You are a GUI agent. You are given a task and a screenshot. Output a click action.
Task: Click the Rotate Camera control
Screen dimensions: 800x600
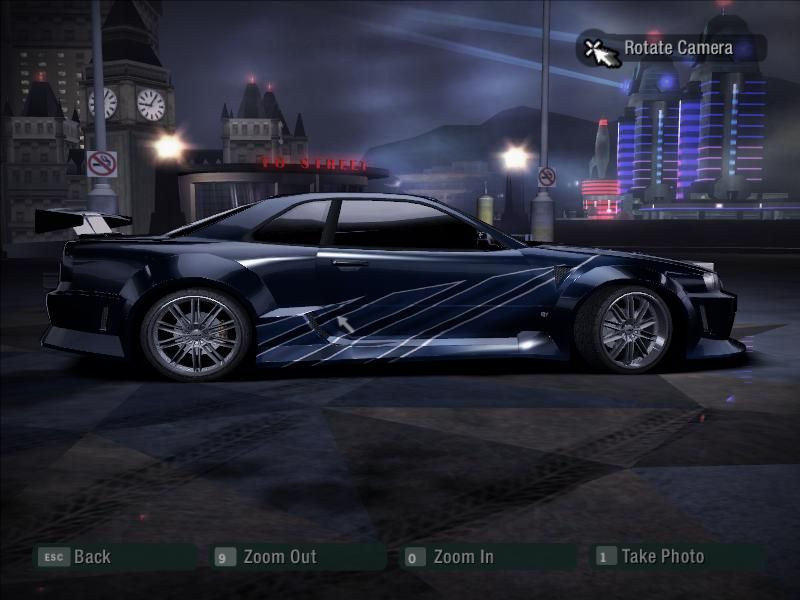click(x=677, y=48)
